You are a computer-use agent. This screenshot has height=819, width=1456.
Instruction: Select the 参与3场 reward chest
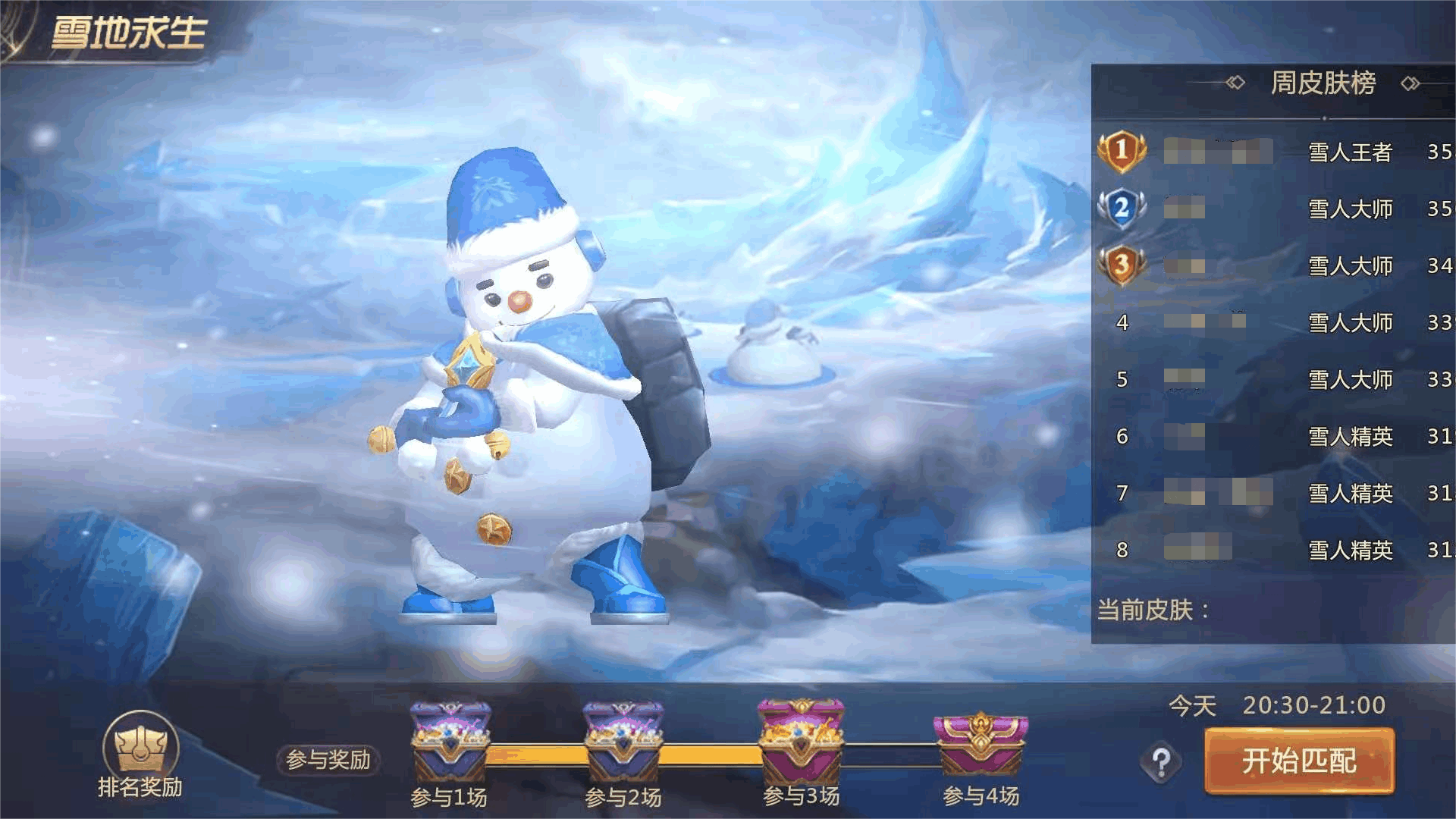click(801, 741)
